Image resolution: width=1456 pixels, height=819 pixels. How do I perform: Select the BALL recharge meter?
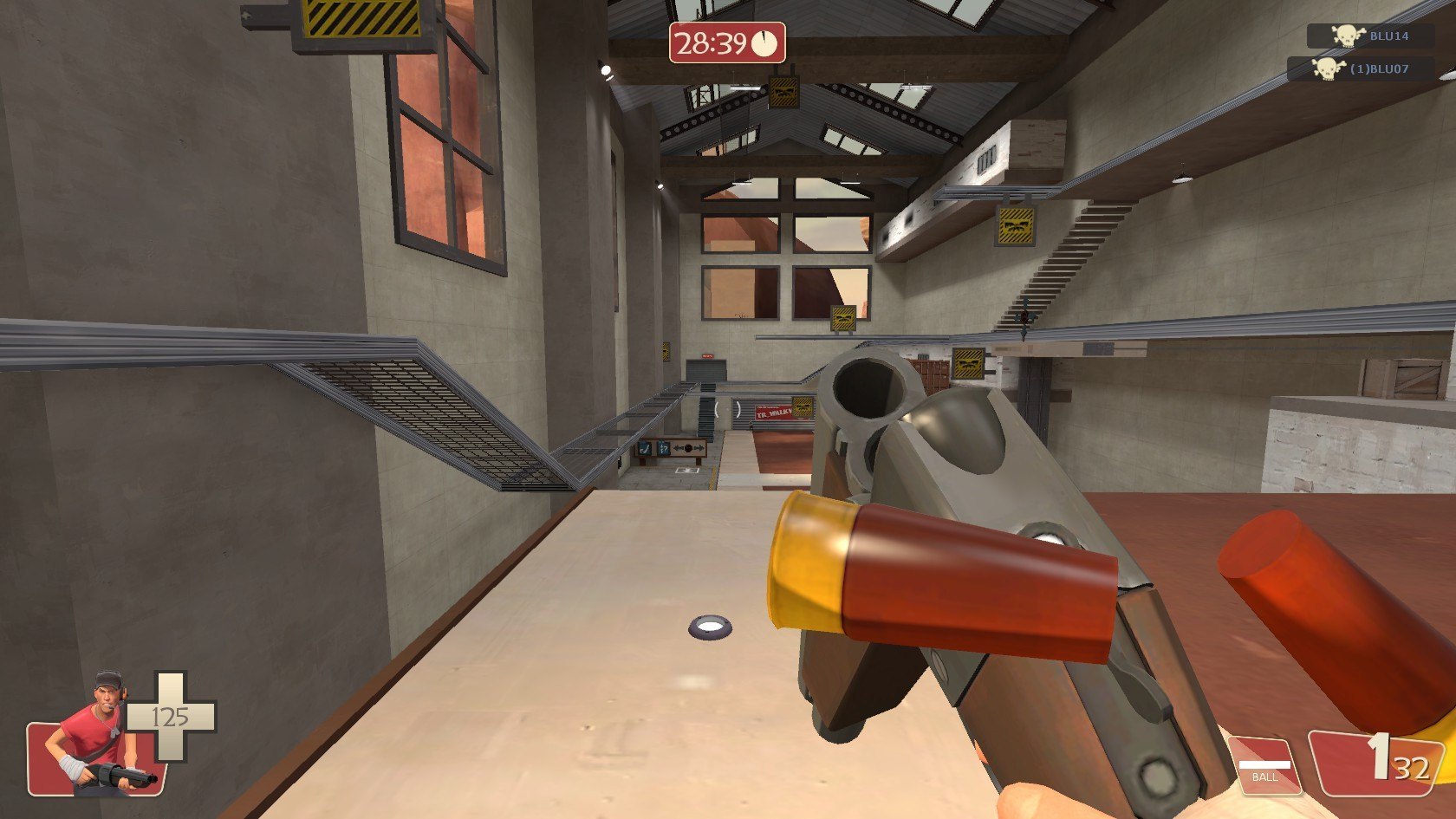[x=1264, y=765]
